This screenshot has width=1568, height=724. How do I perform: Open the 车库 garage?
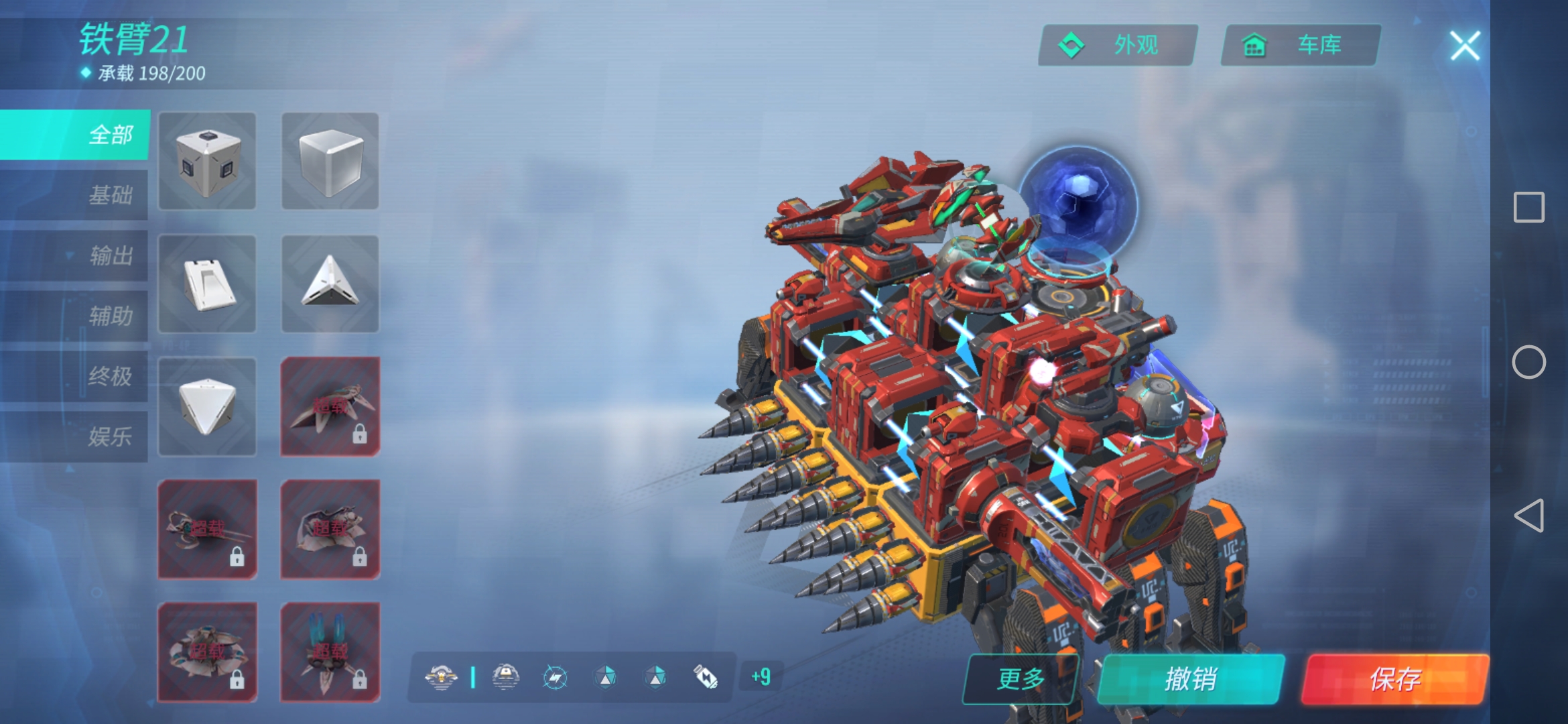point(1301,46)
